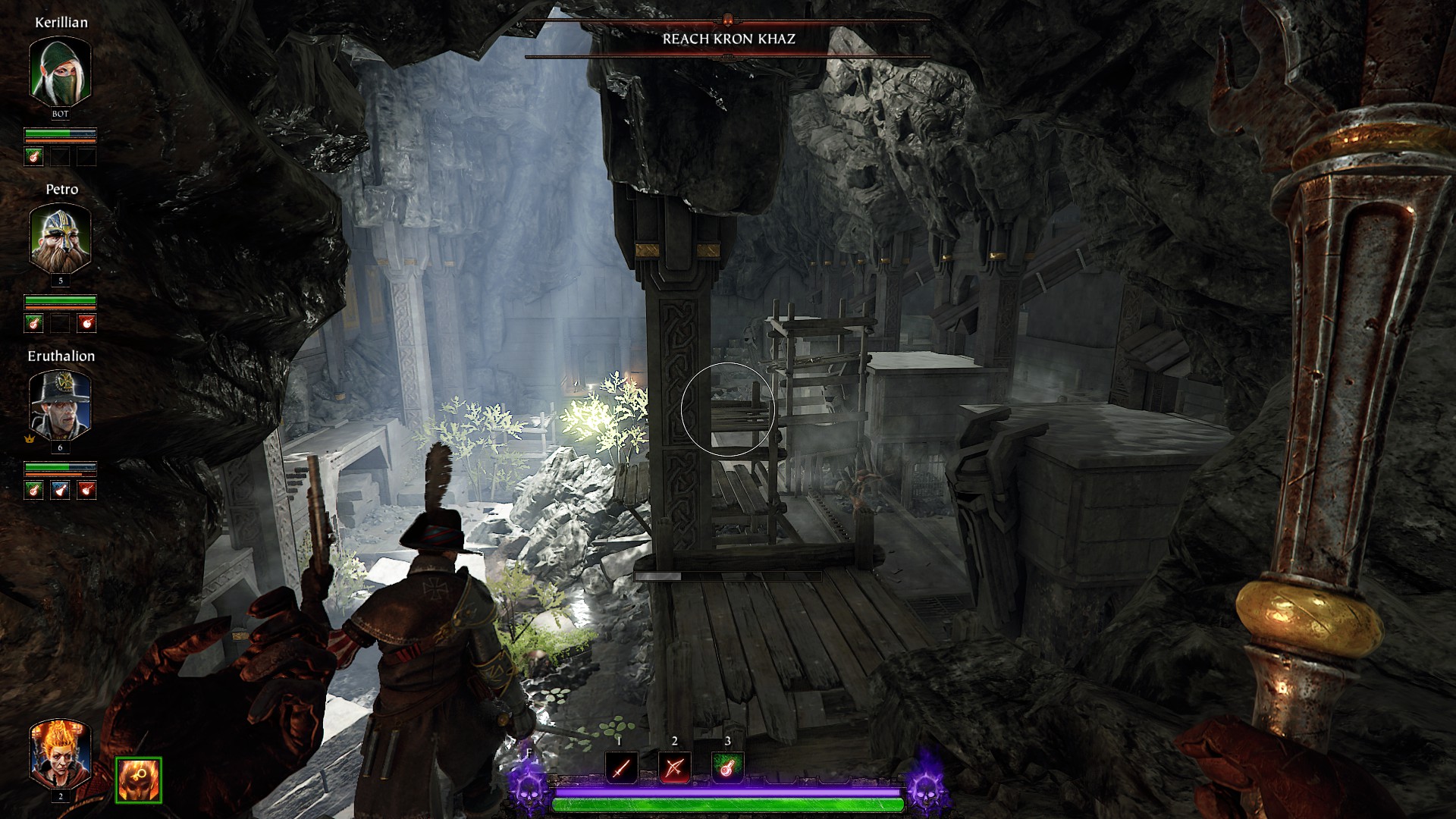The width and height of the screenshot is (1456, 819).
Task: Click Eruthalion's blue potion icon
Action: click(60, 491)
